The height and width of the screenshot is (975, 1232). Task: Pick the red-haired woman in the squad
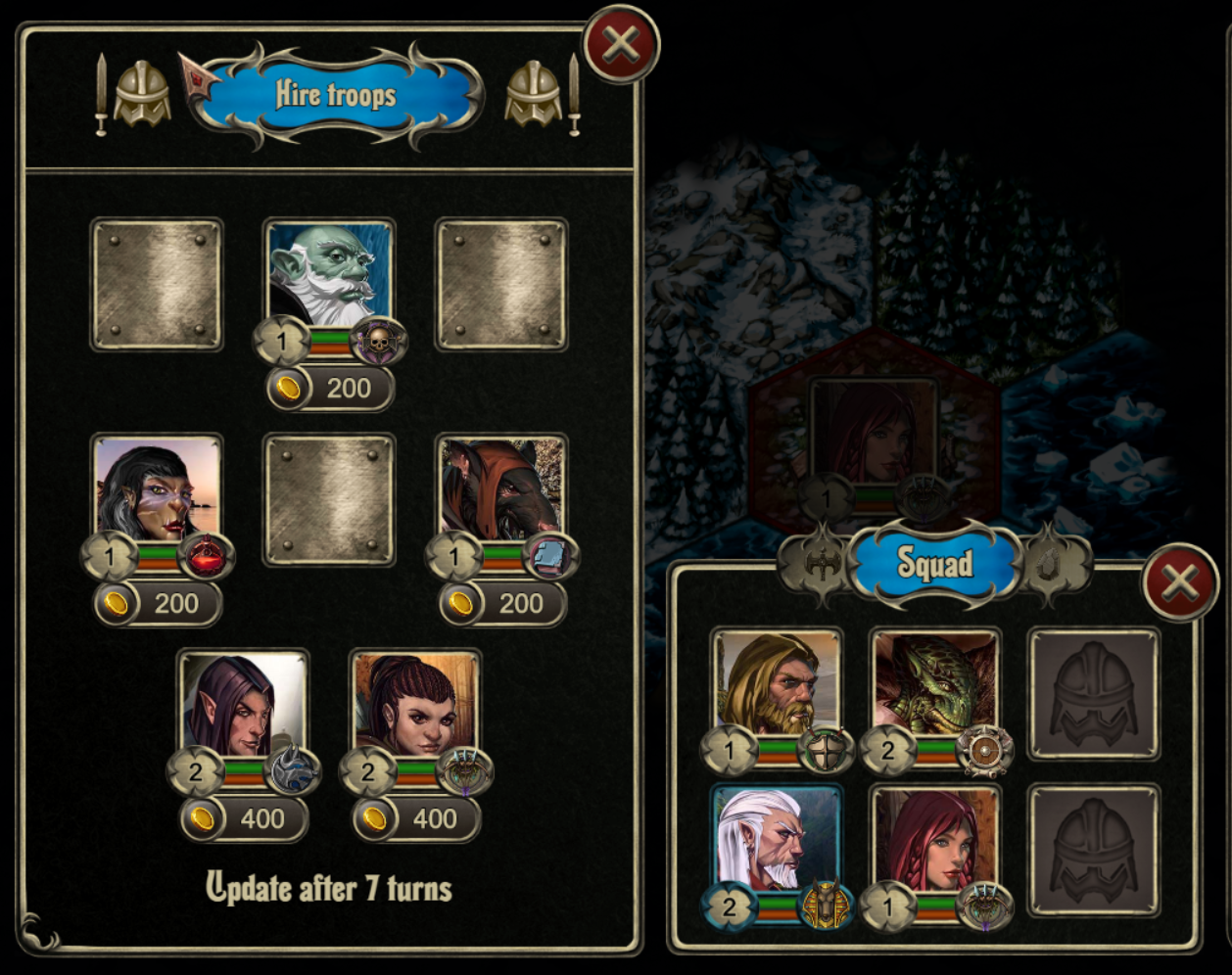pyautogui.click(x=935, y=839)
